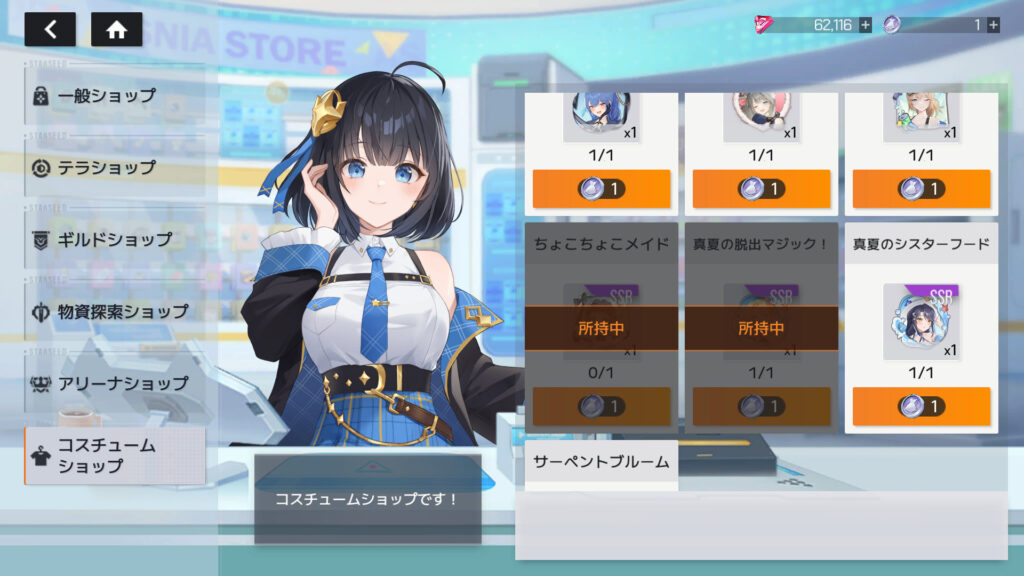Return to the home screen
Viewport: 1024px width, 576px height.
(x=116, y=29)
